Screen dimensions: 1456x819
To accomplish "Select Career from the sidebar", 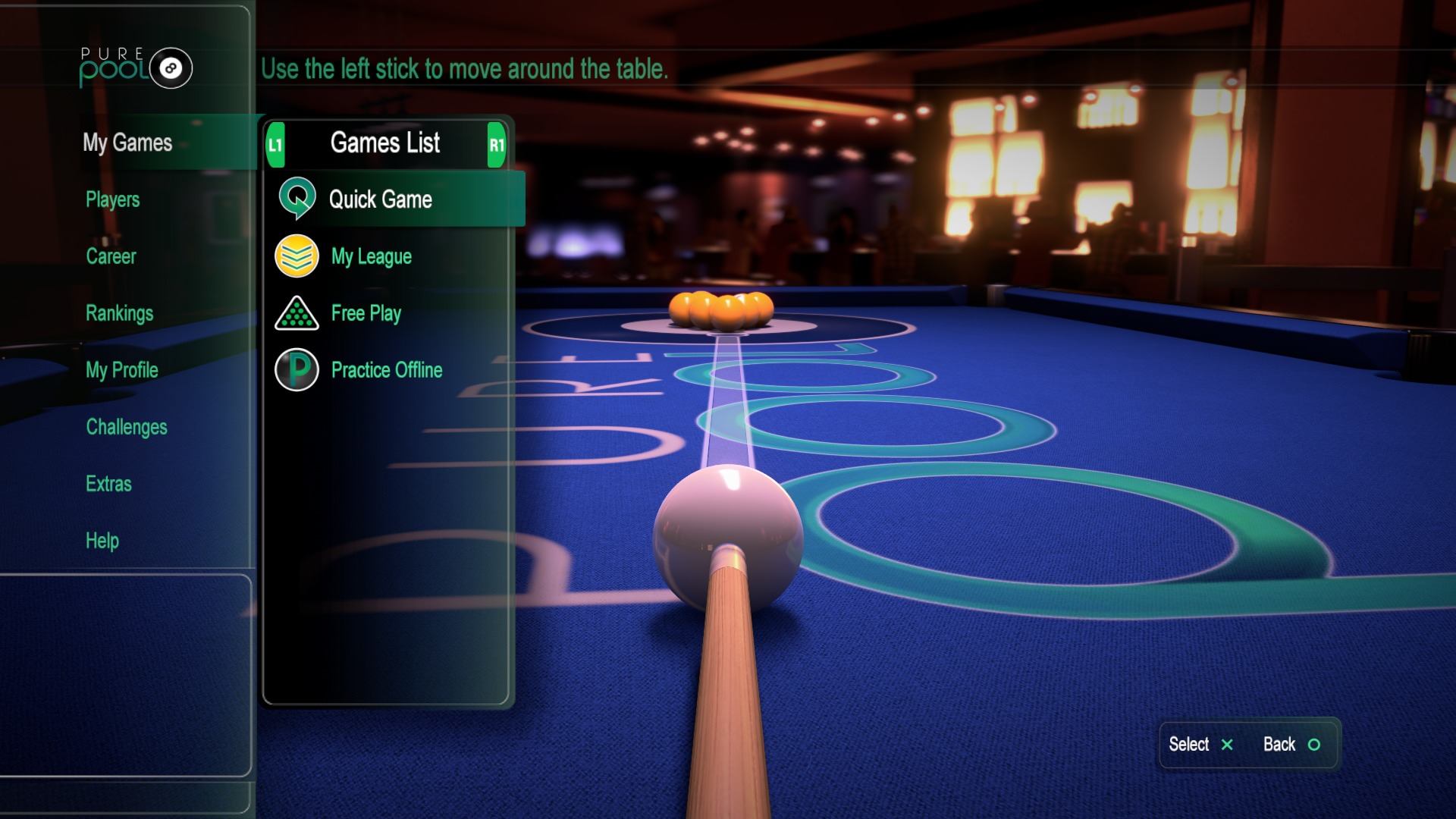I will coord(111,256).
